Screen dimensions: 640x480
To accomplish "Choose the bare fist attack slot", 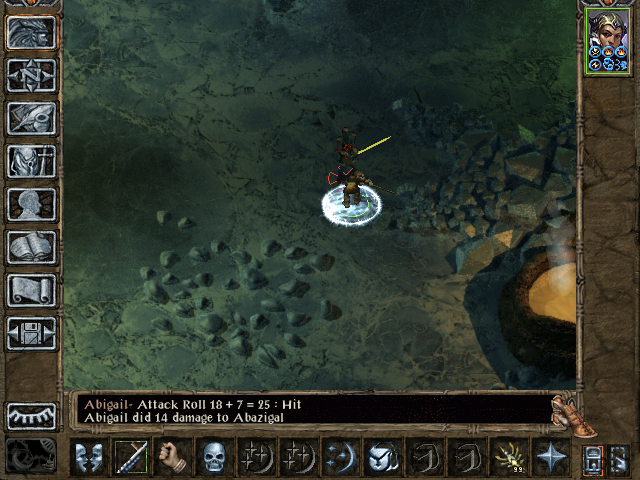I will (173, 458).
